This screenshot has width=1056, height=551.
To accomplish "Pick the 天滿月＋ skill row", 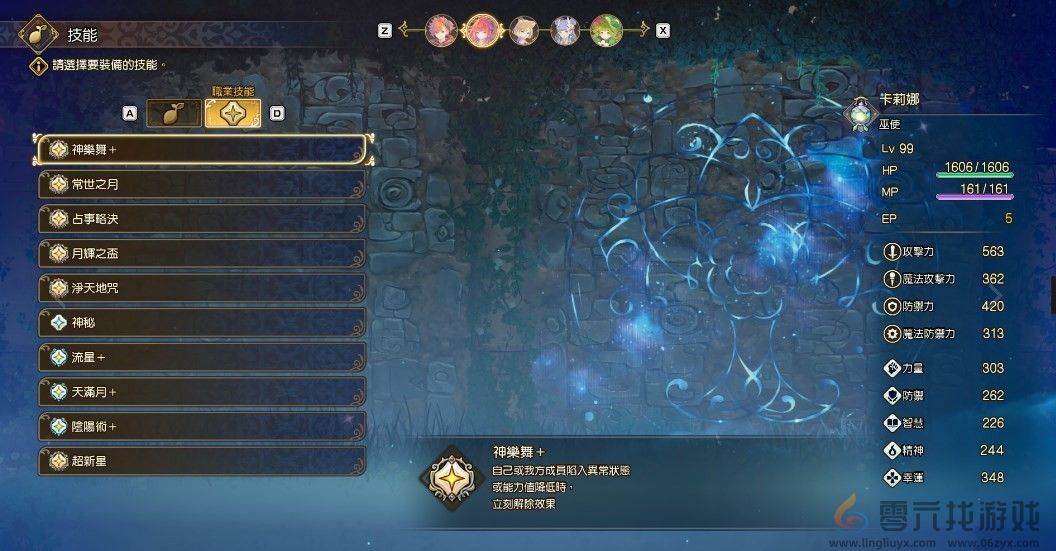I will pos(203,392).
